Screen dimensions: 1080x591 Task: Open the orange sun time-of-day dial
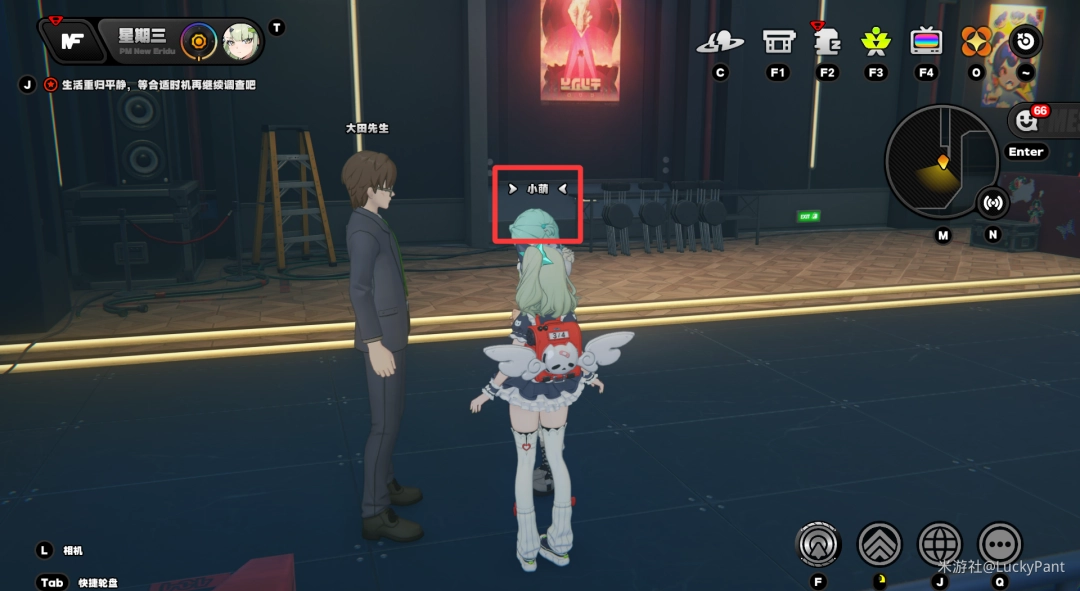(199, 42)
